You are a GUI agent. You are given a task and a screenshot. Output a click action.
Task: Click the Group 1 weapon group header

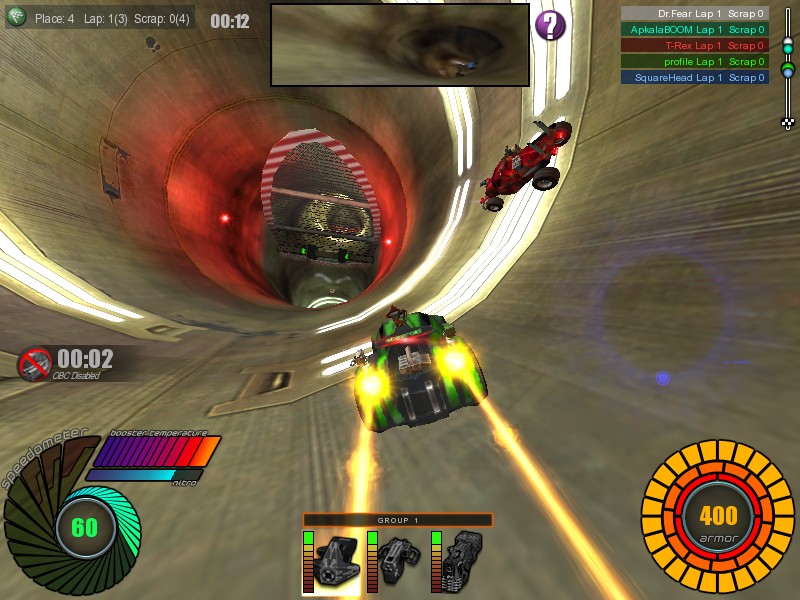[x=398, y=520]
